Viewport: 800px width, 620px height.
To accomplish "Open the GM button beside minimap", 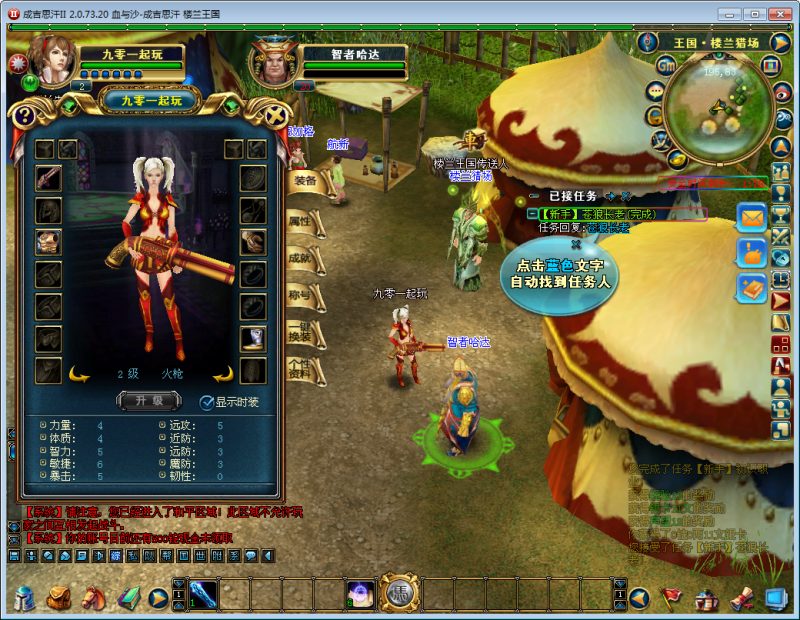I will click(x=666, y=65).
